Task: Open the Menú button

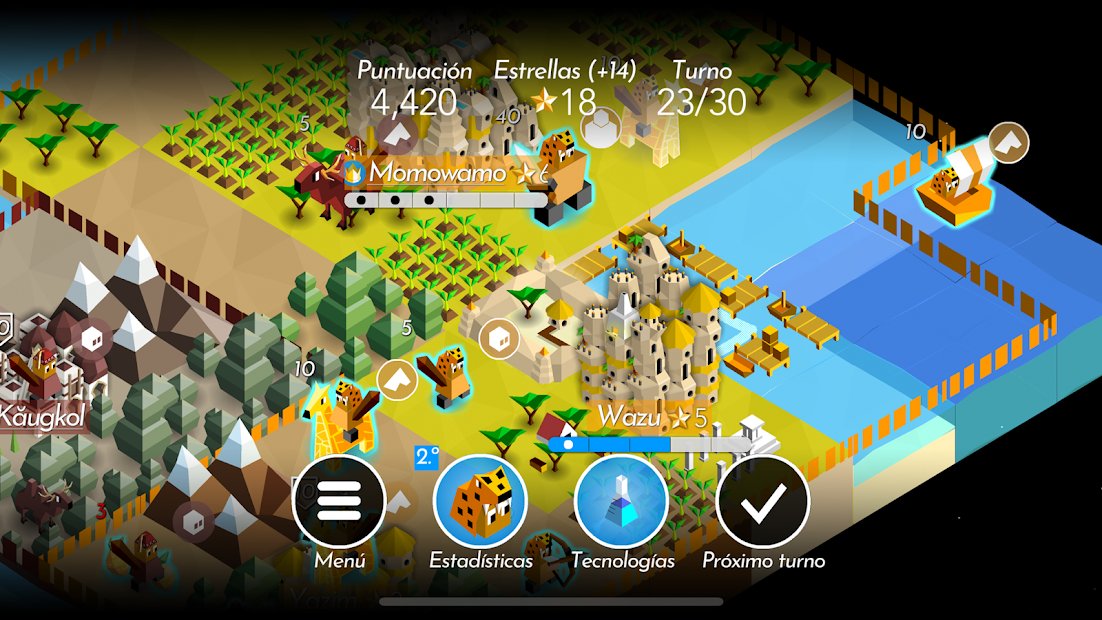Action: (339, 501)
